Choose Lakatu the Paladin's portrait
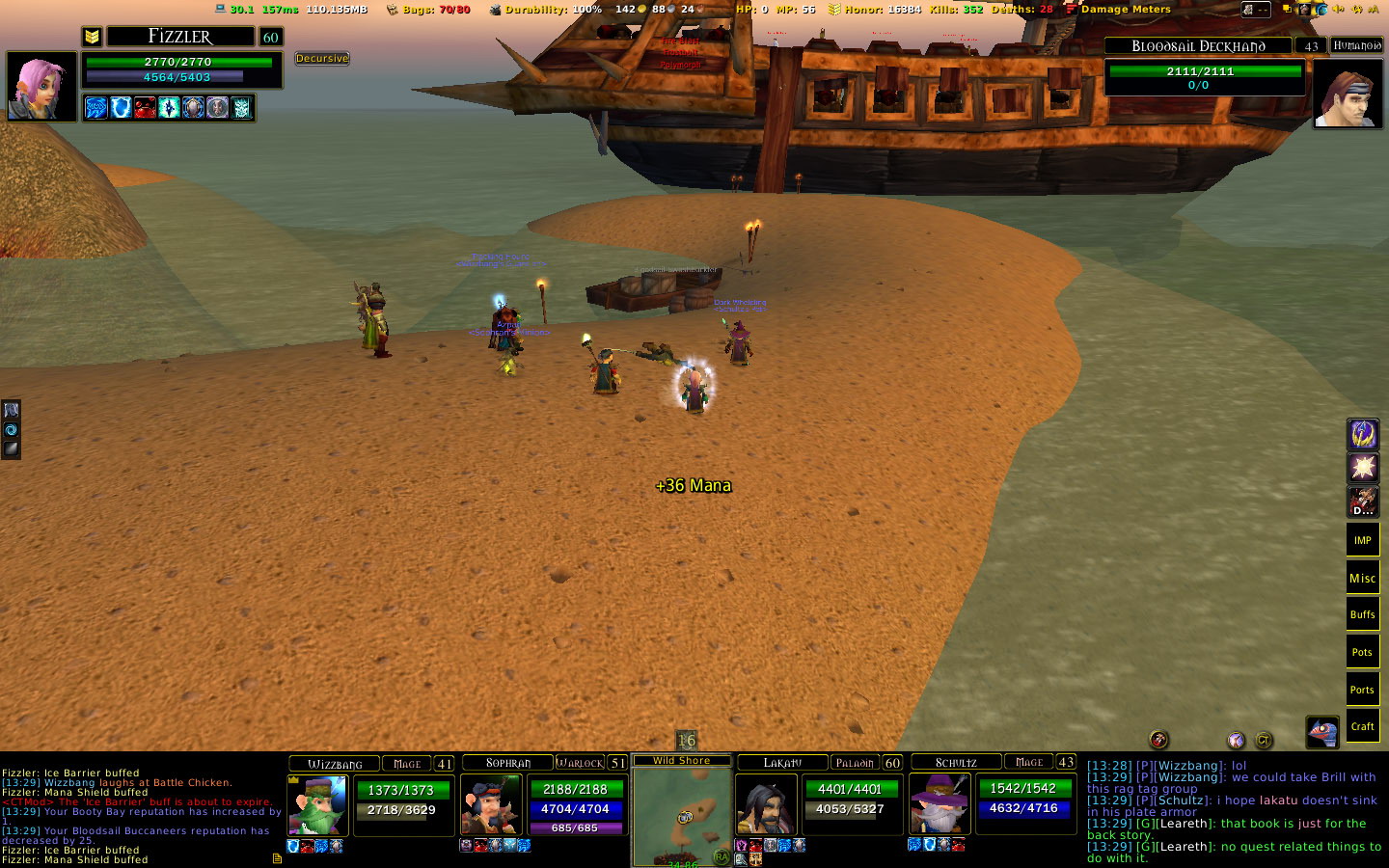The height and width of the screenshot is (868, 1389). click(767, 804)
